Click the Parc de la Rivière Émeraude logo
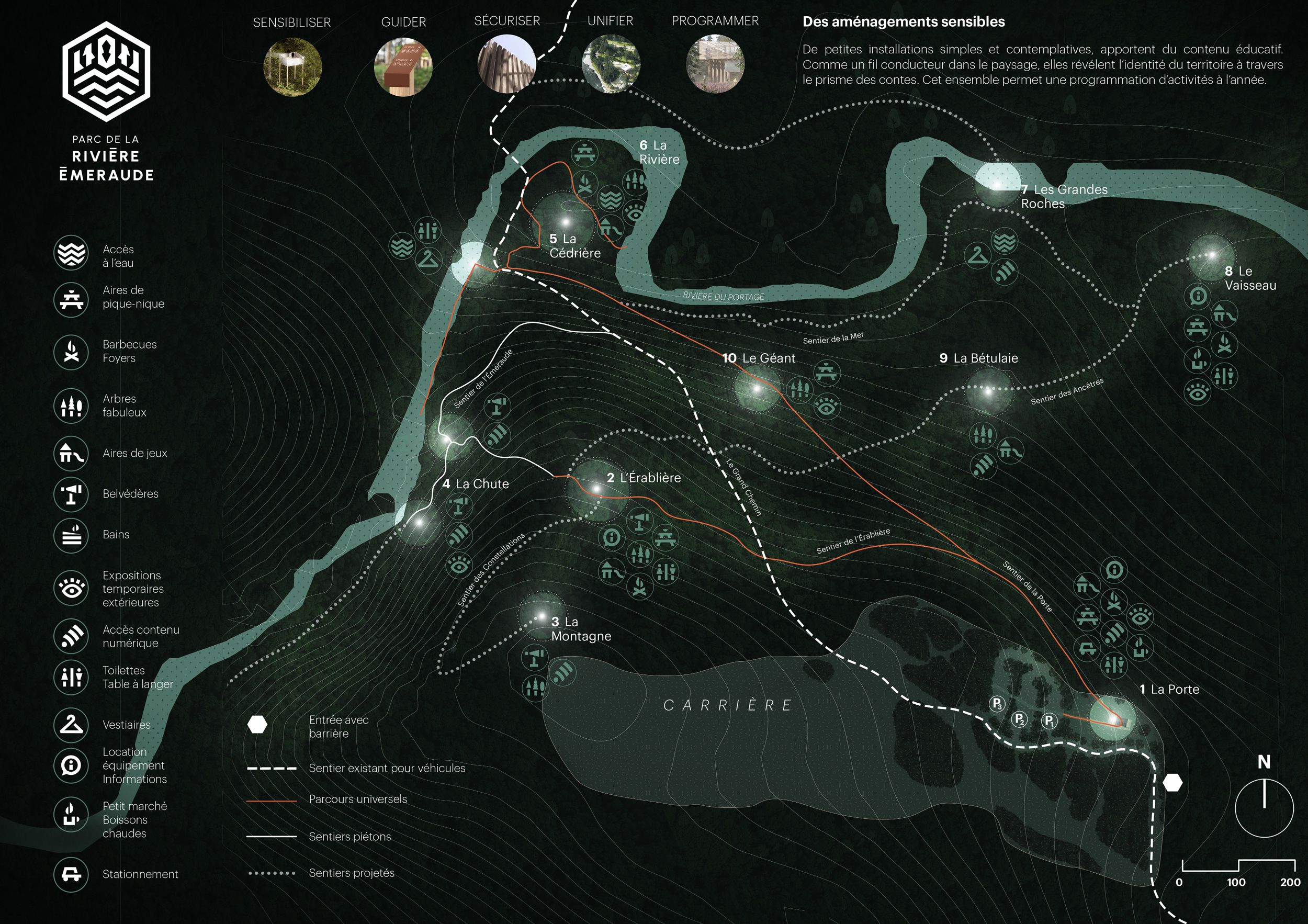 [106, 72]
